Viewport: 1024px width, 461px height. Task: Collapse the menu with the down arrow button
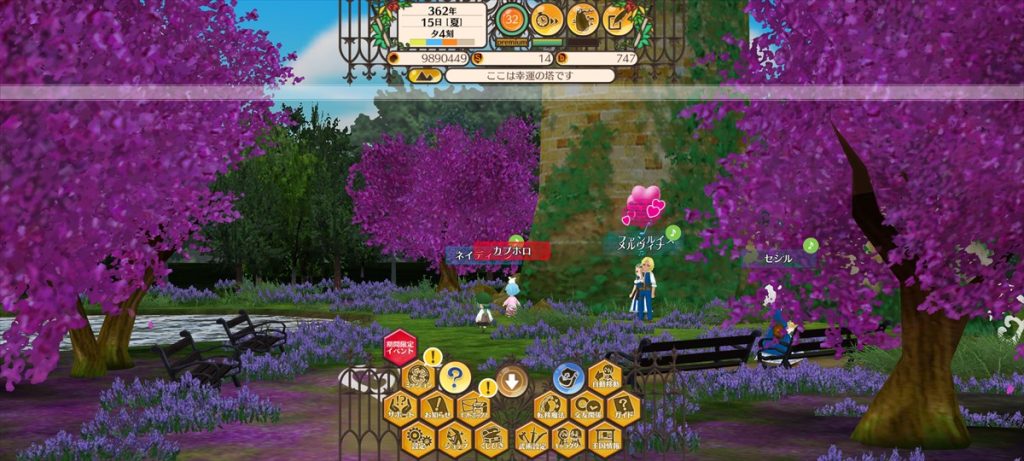(x=512, y=380)
